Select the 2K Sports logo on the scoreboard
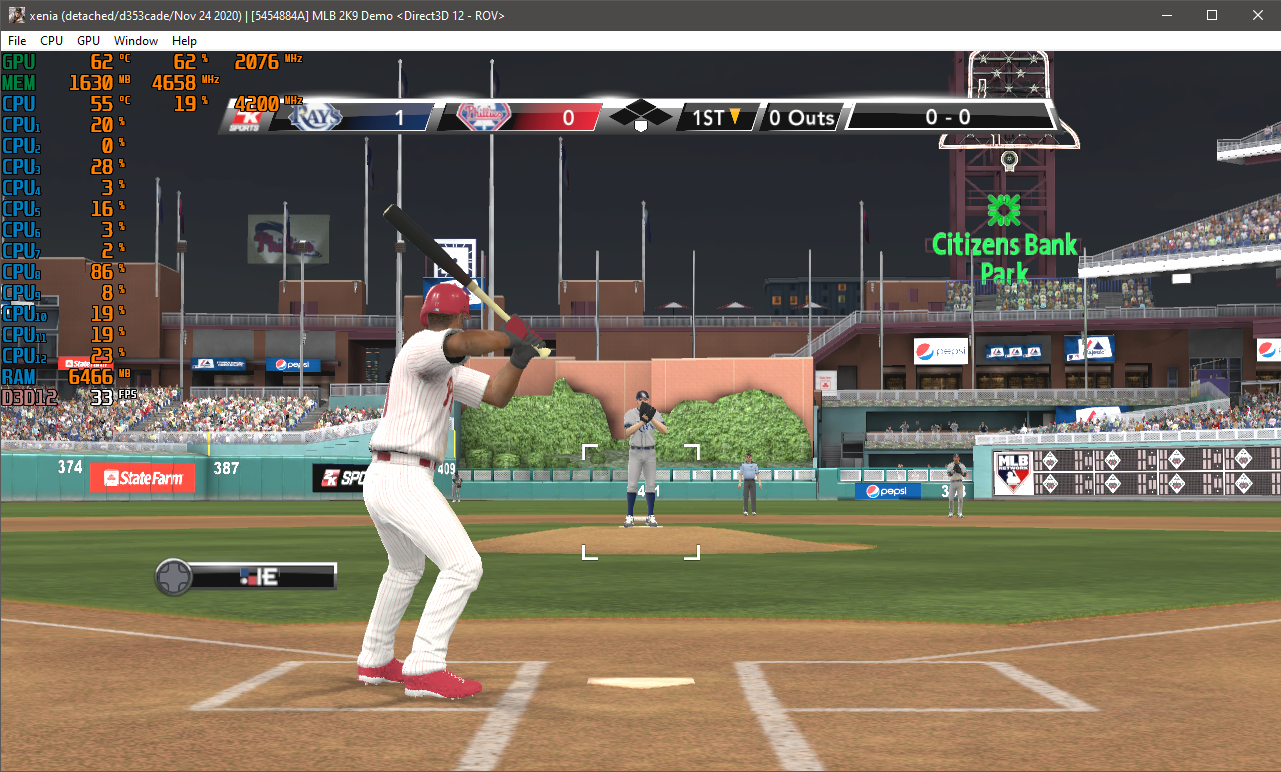The height and width of the screenshot is (772, 1281). (x=249, y=117)
